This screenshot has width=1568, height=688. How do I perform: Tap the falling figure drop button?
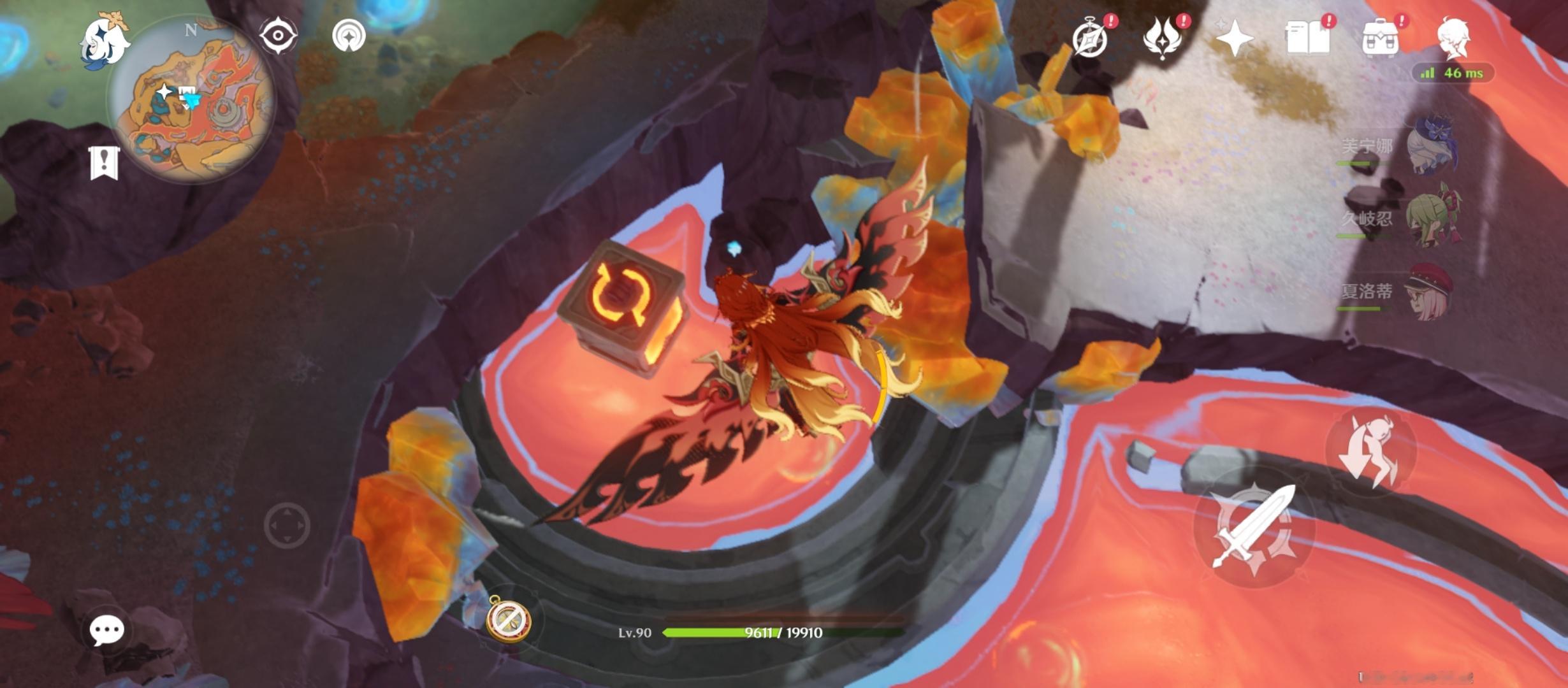pyautogui.click(x=1370, y=451)
